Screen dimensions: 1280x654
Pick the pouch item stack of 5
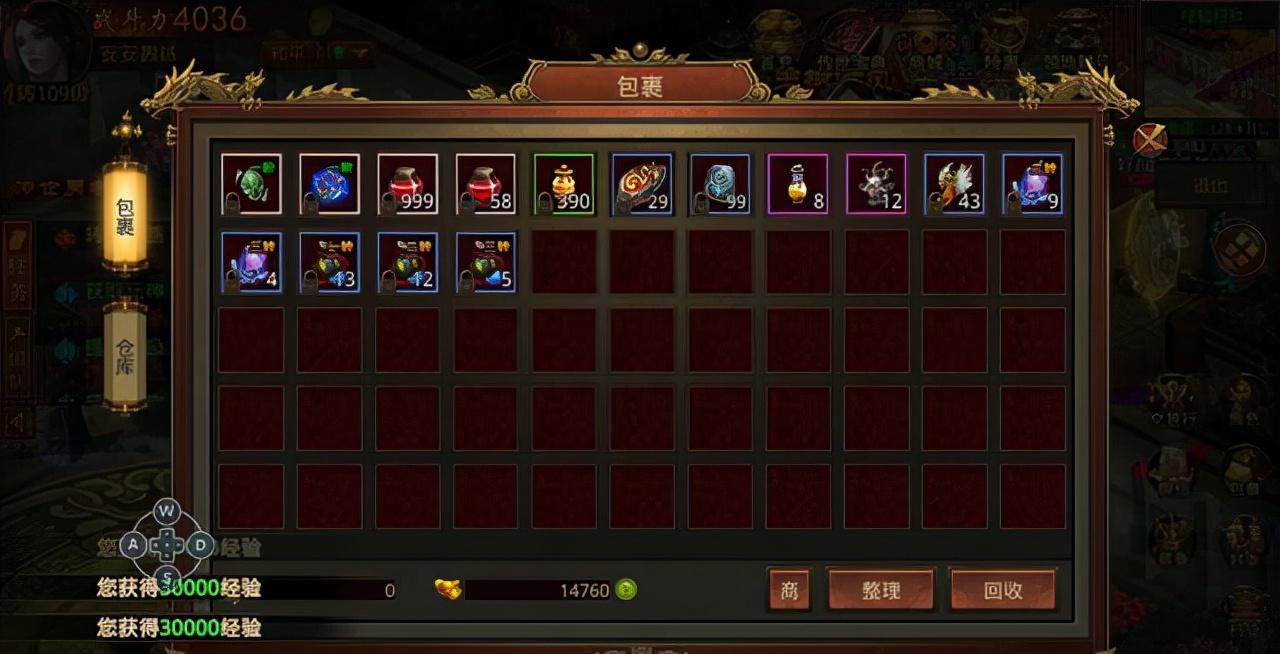[486, 262]
